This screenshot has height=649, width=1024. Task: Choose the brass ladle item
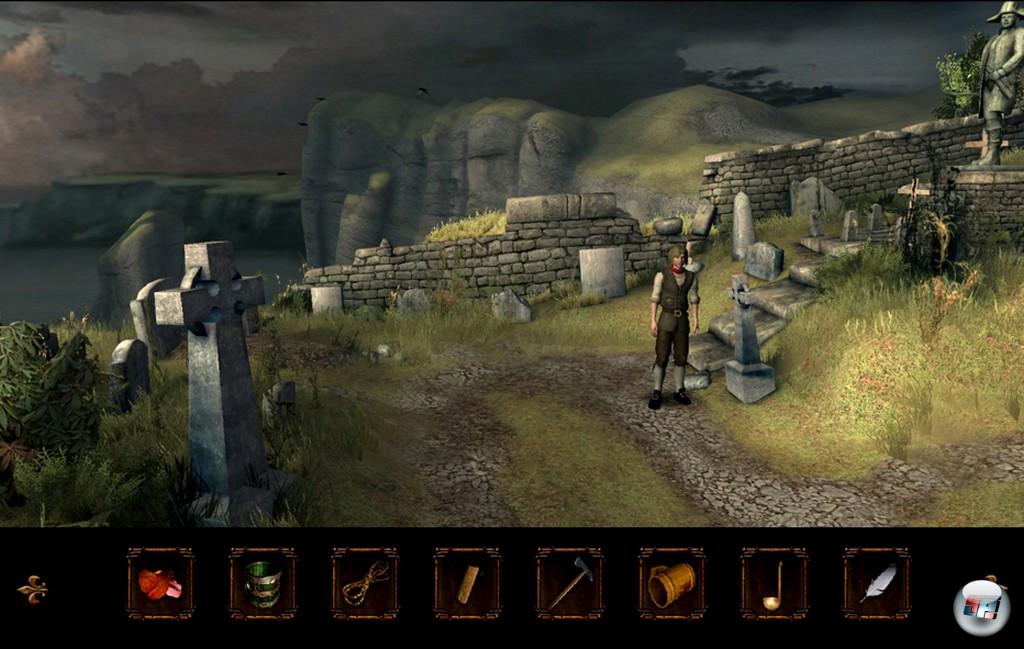(x=774, y=584)
